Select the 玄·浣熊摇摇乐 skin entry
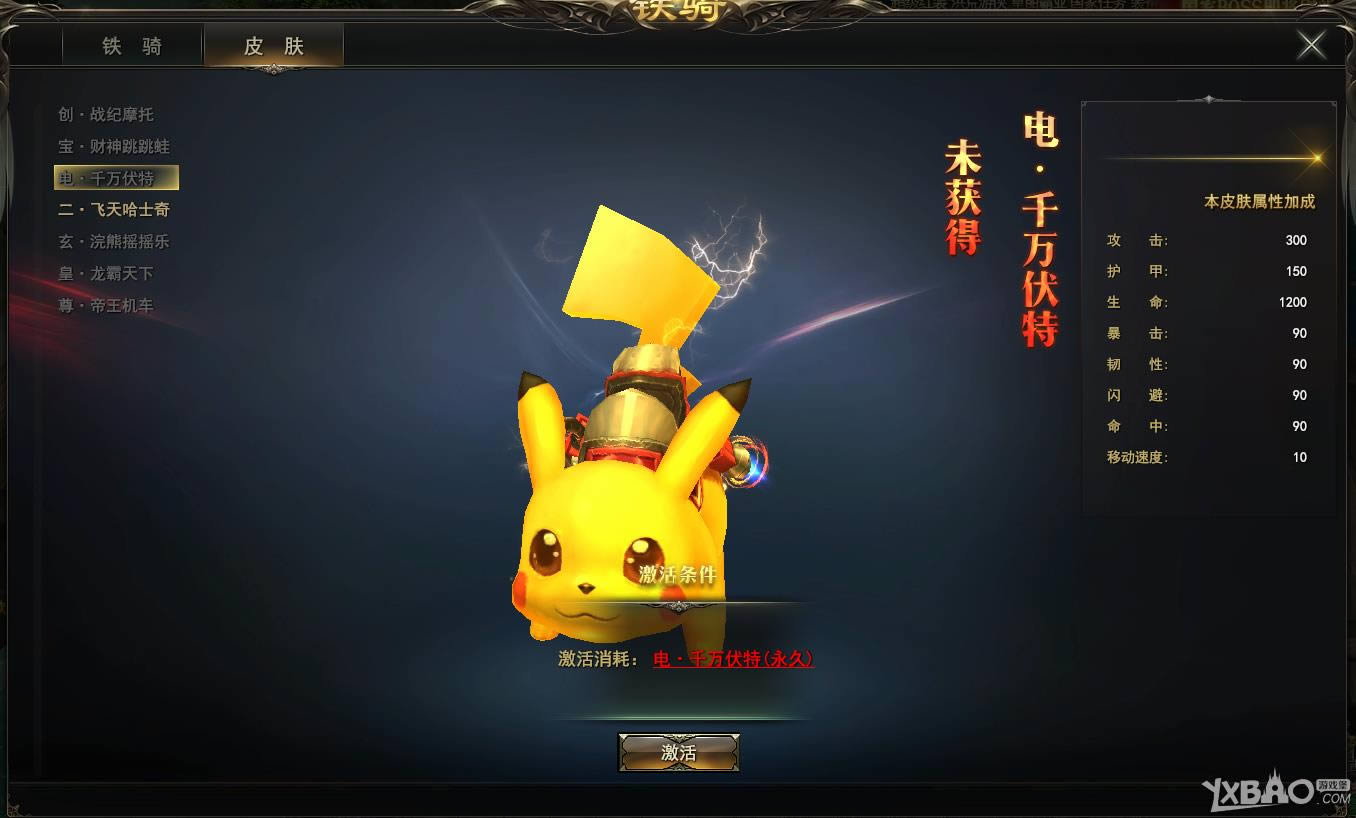 point(112,241)
